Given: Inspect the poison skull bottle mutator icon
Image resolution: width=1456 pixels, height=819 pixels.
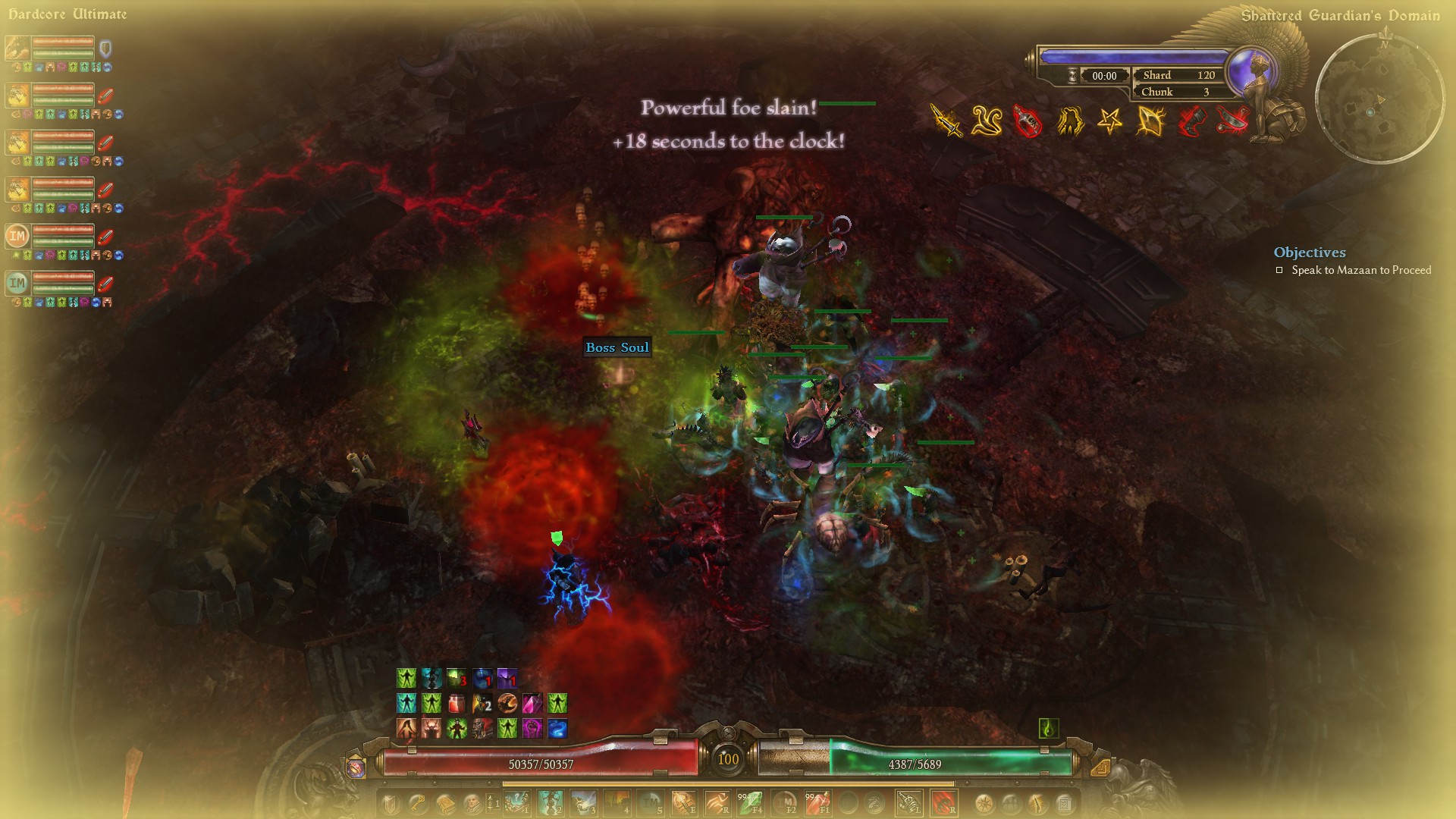Looking at the screenshot, I should coord(1028,121).
